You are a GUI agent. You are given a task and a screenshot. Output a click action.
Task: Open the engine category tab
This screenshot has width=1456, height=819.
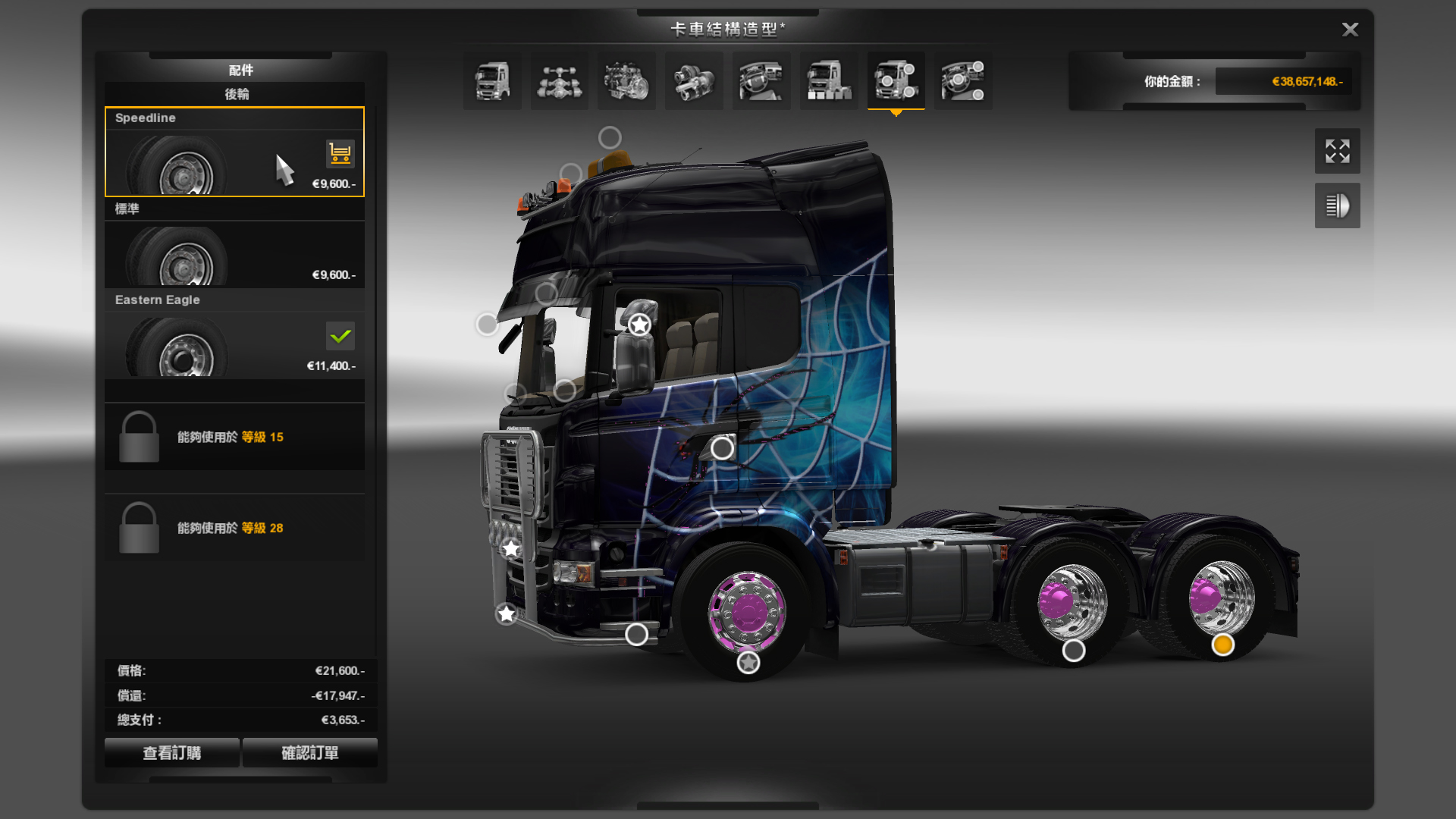(626, 81)
